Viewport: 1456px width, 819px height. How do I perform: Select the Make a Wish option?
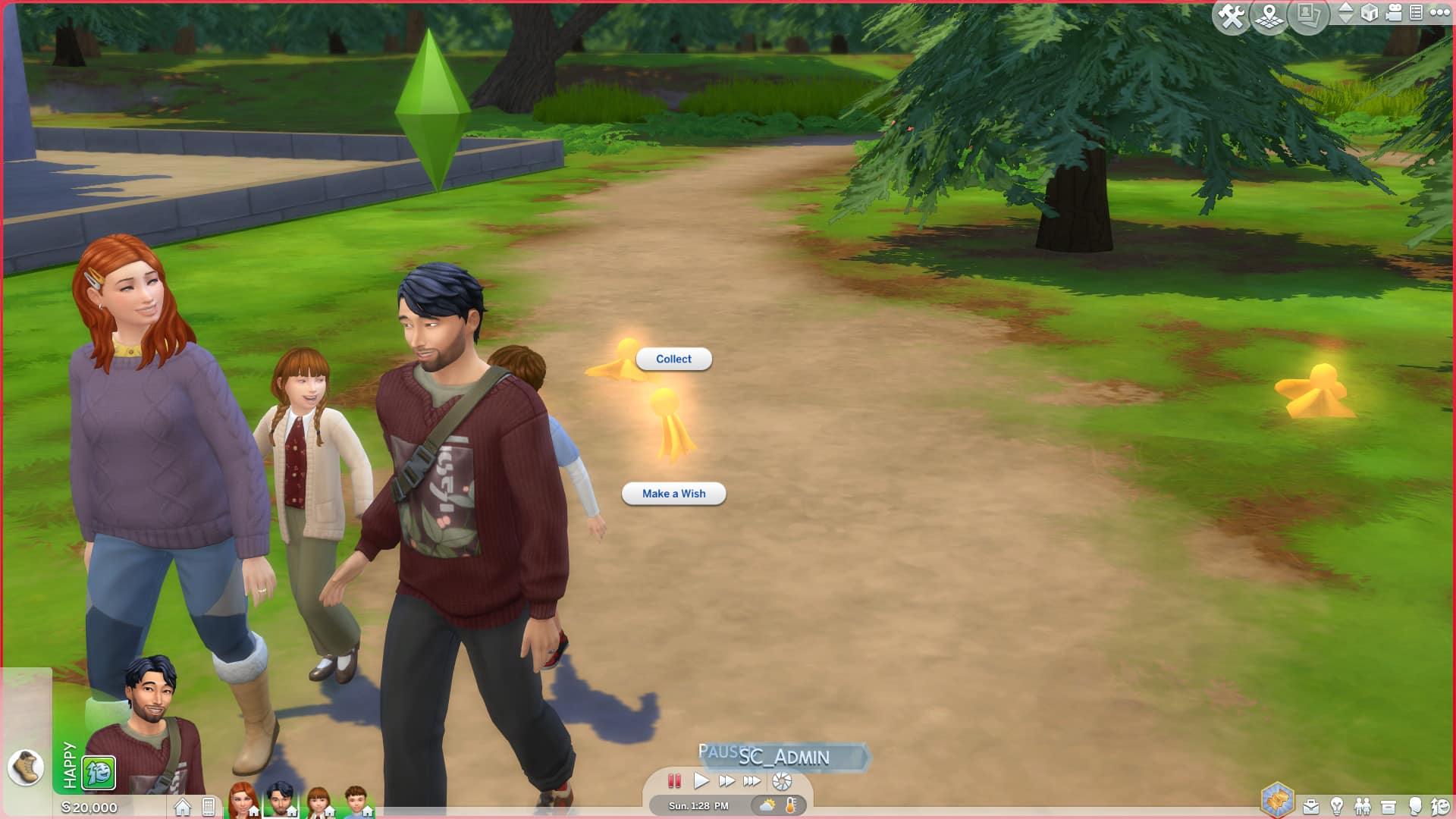(673, 494)
